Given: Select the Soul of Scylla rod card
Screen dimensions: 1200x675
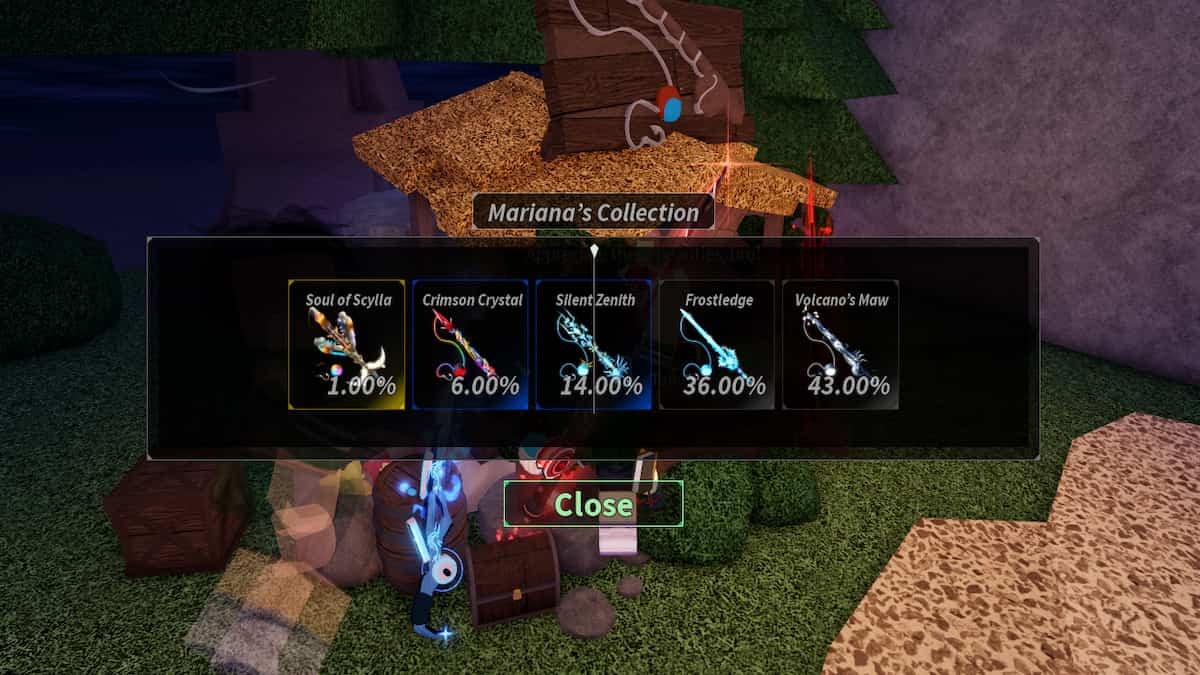Looking at the screenshot, I should point(347,345).
